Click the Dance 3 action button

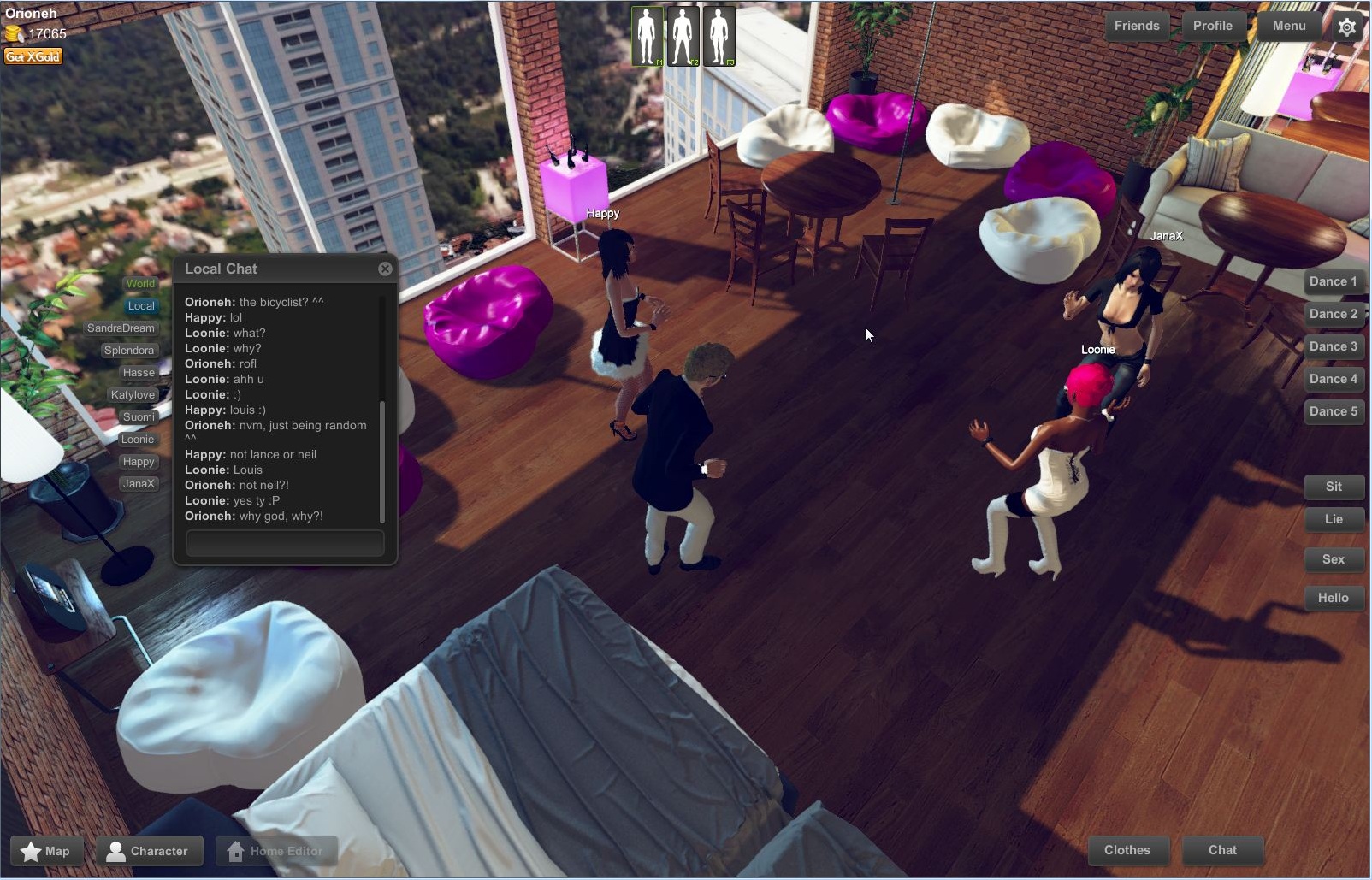tap(1334, 346)
